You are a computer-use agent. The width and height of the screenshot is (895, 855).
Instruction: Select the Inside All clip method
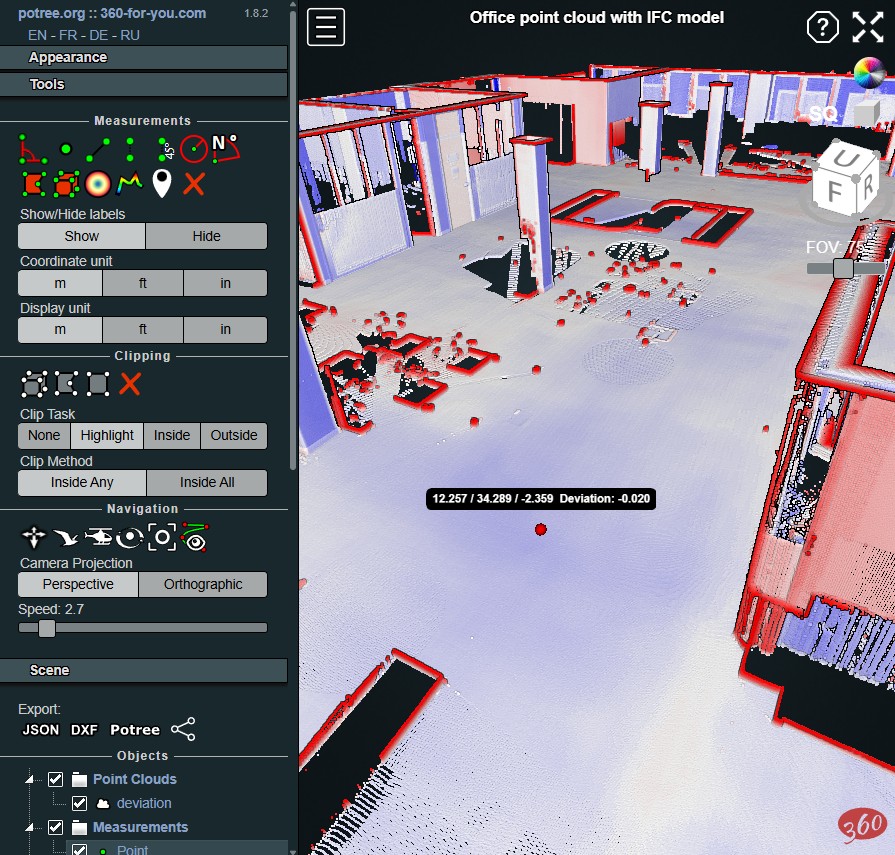(x=206, y=482)
